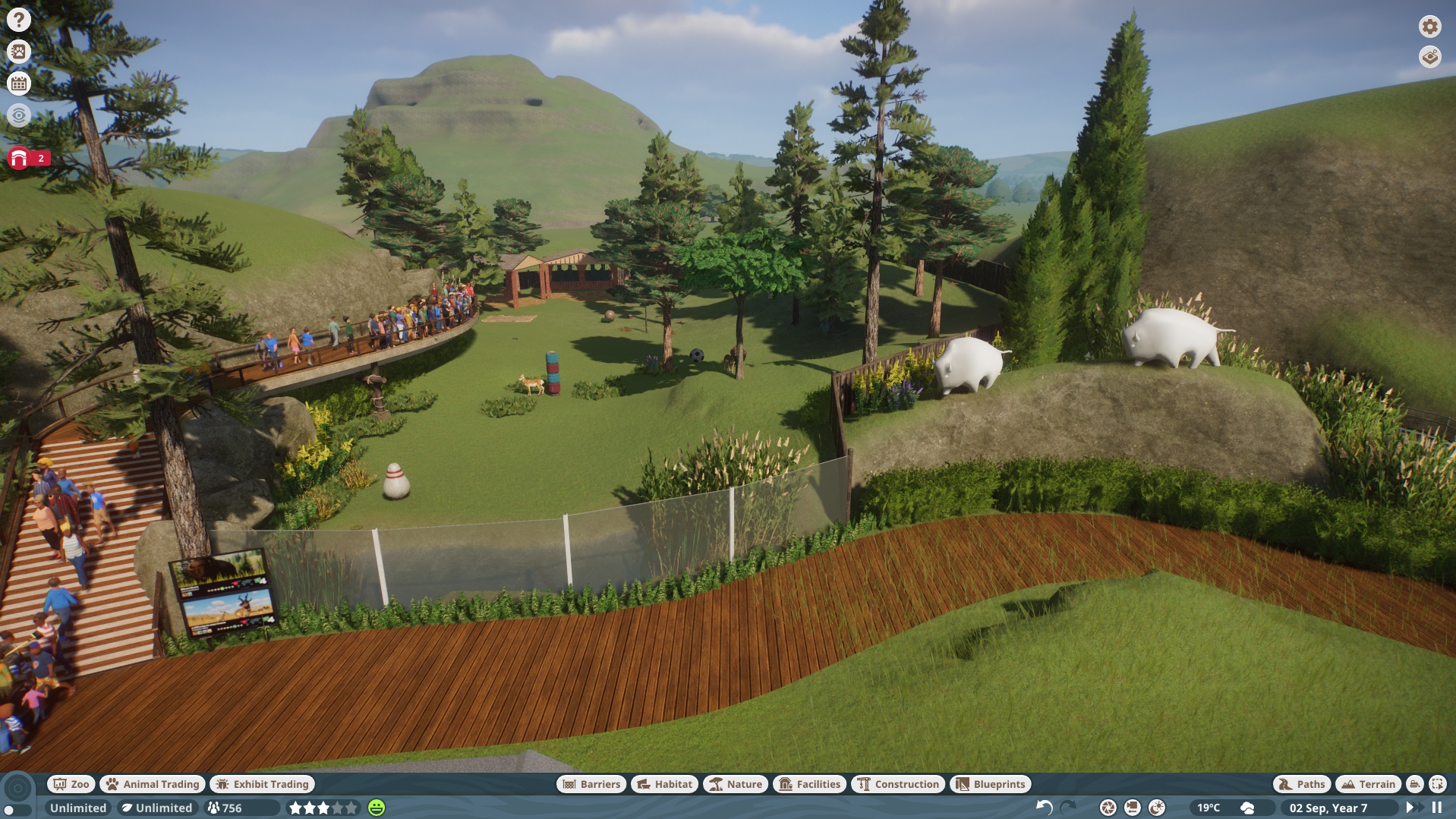Open the Terrain editing tools
Image resolution: width=1456 pixels, height=819 pixels.
[1368, 784]
